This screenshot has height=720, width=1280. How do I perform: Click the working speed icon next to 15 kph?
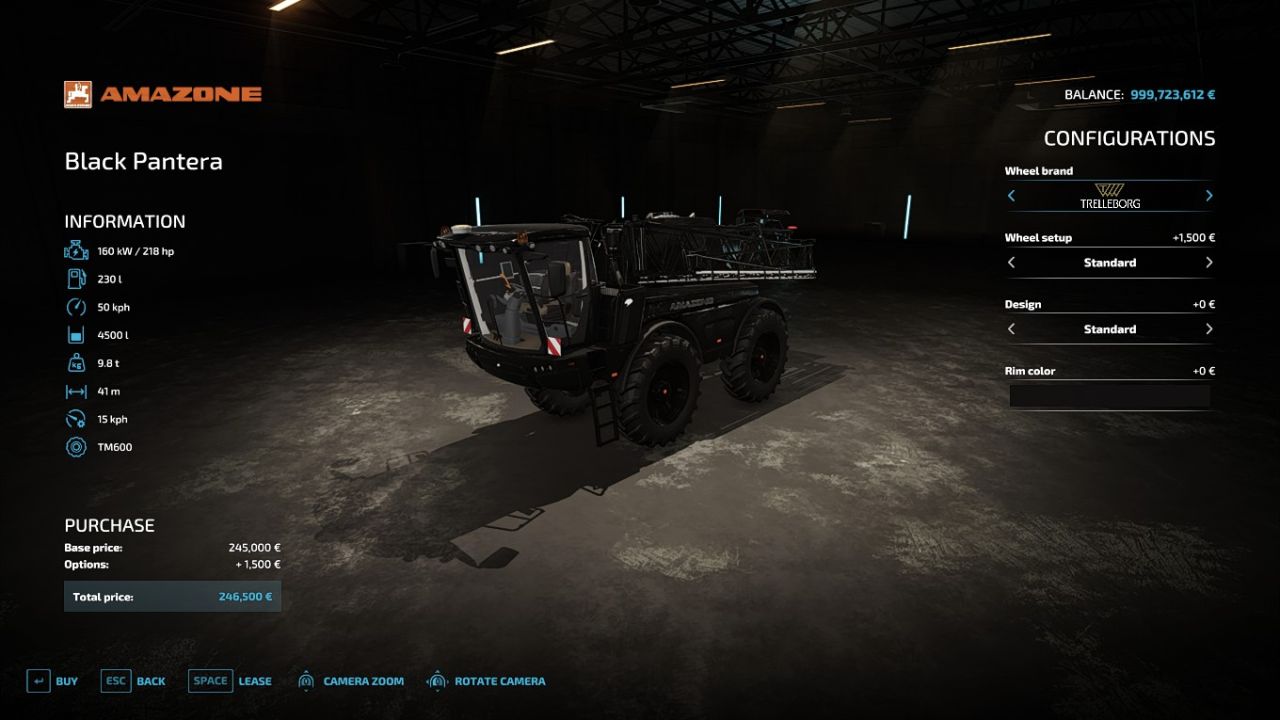75,419
